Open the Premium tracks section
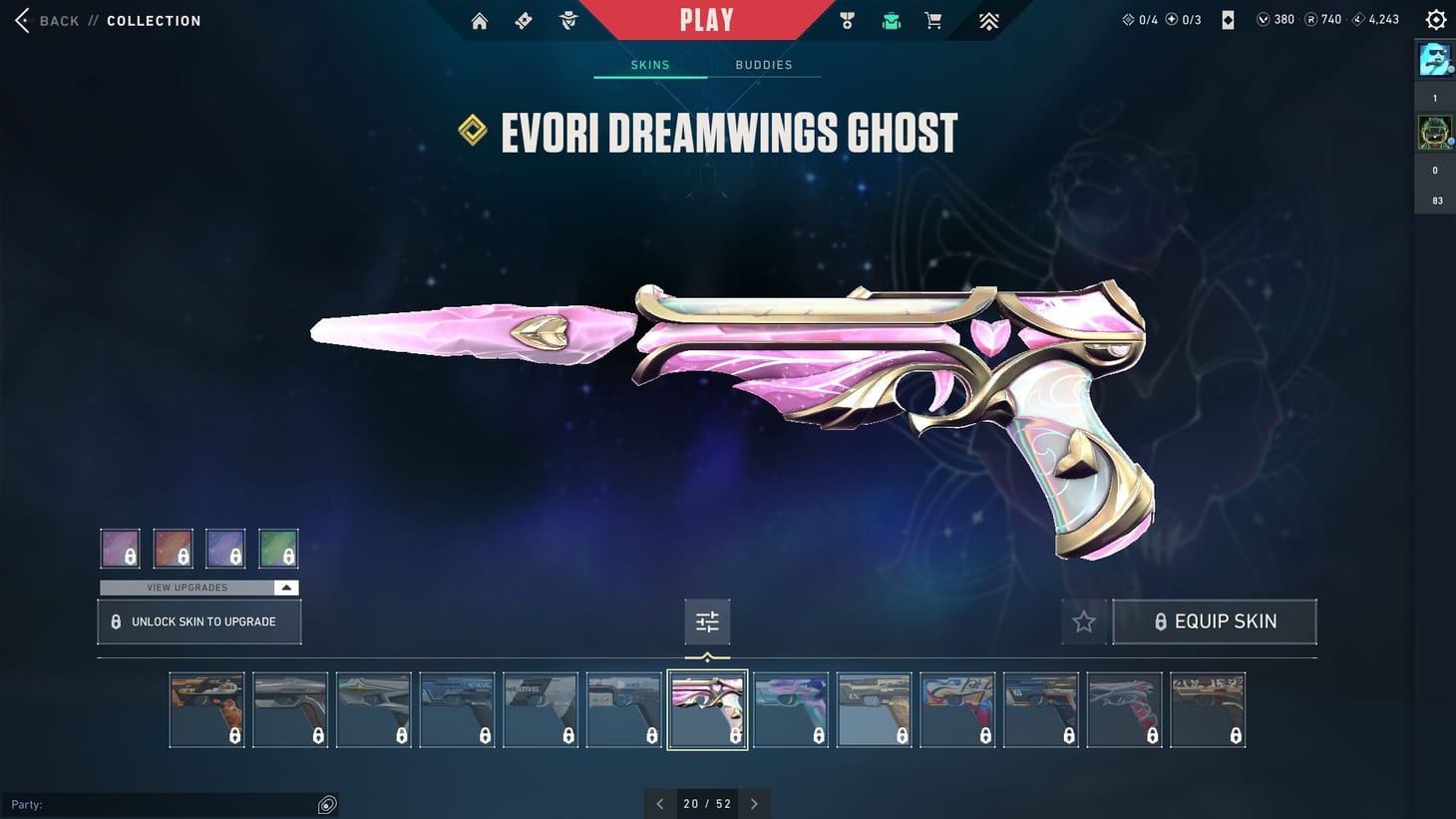 [x=987, y=20]
